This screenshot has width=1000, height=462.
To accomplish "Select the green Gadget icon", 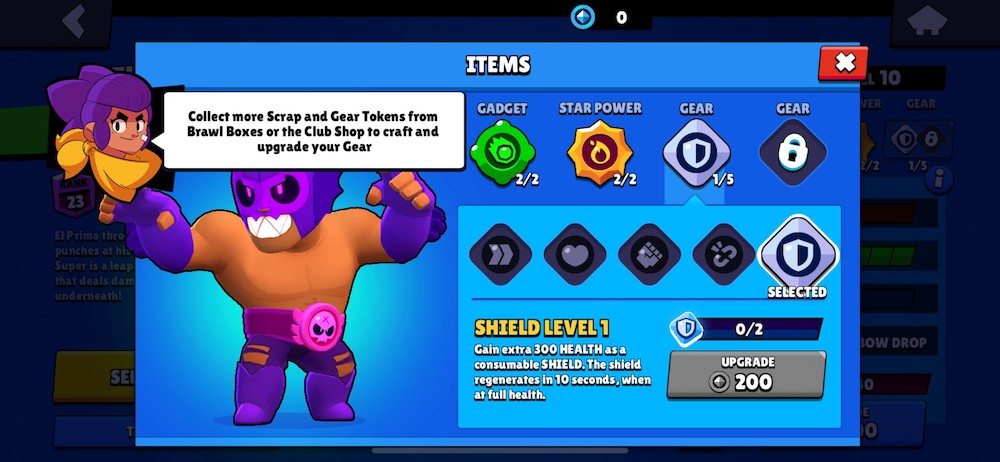I will [x=502, y=153].
